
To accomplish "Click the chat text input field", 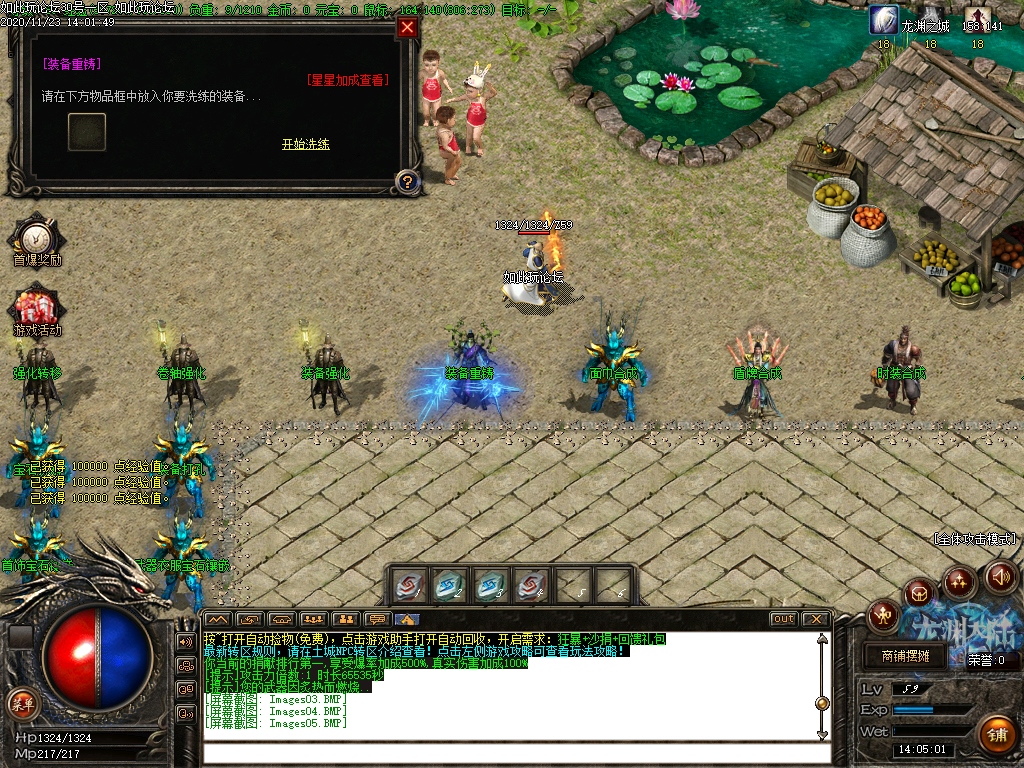I will pyautogui.click(x=510, y=752).
